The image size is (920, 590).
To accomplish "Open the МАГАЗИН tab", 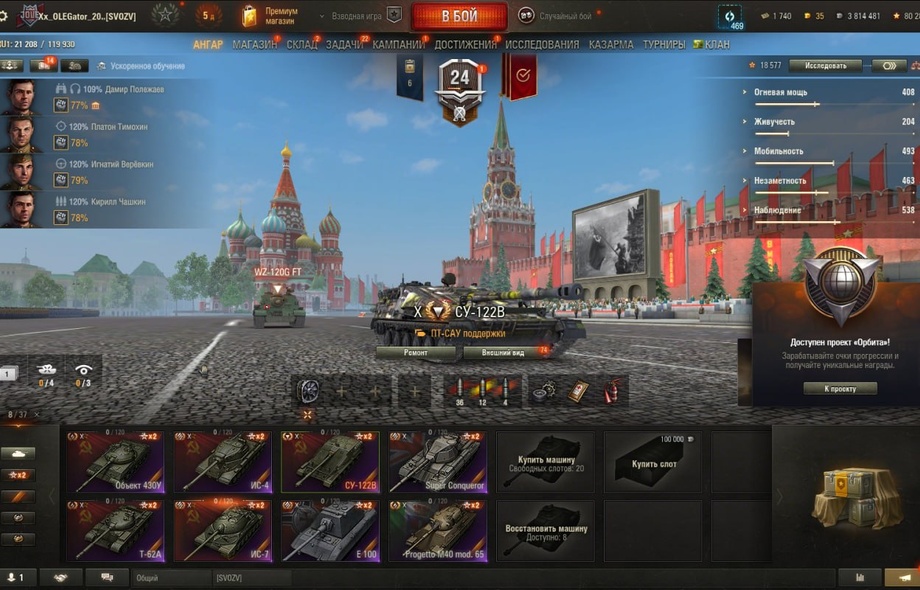I will 254,45.
